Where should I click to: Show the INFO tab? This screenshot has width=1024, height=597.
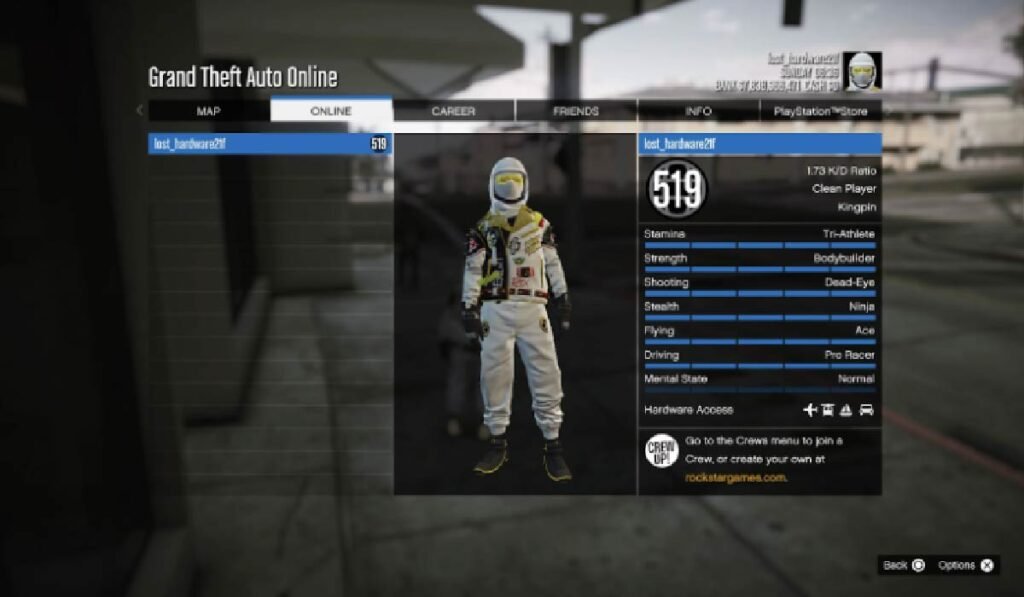(x=698, y=111)
